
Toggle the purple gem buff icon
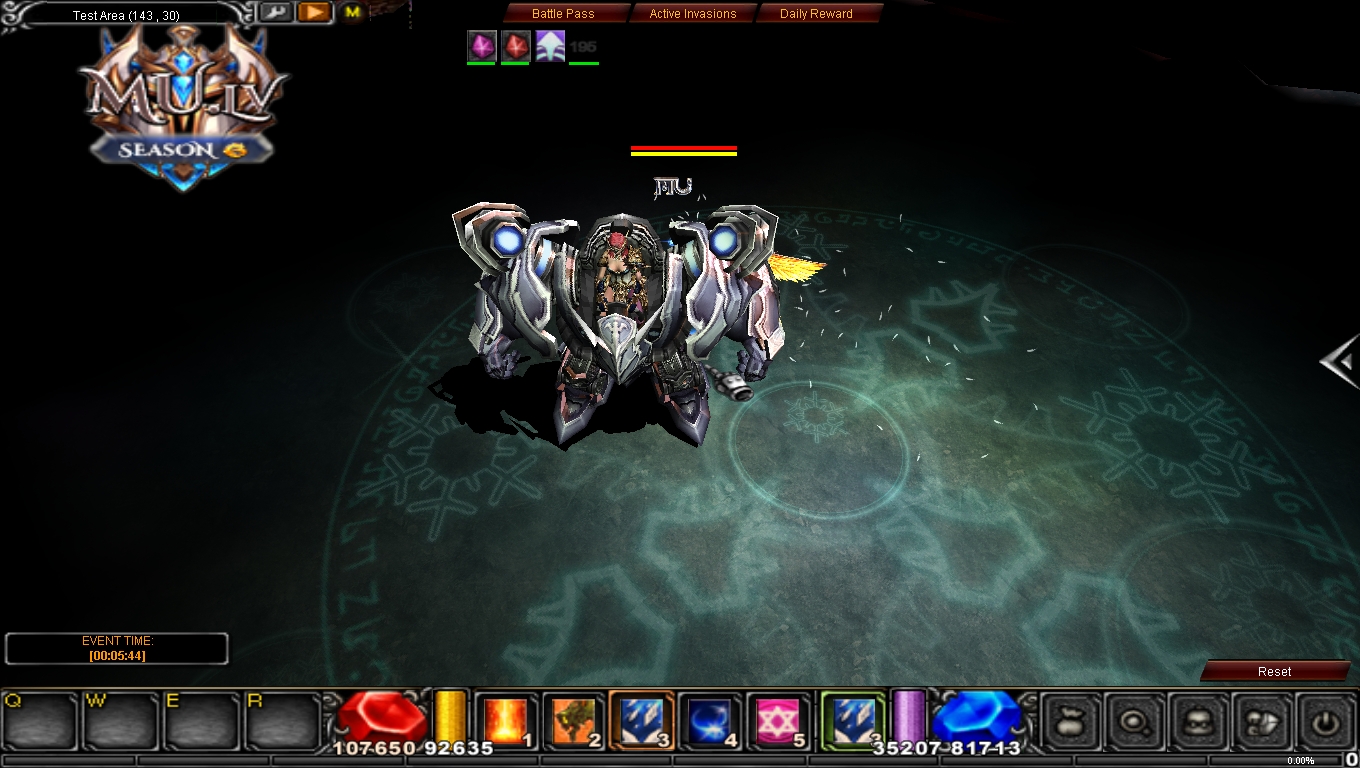[481, 45]
